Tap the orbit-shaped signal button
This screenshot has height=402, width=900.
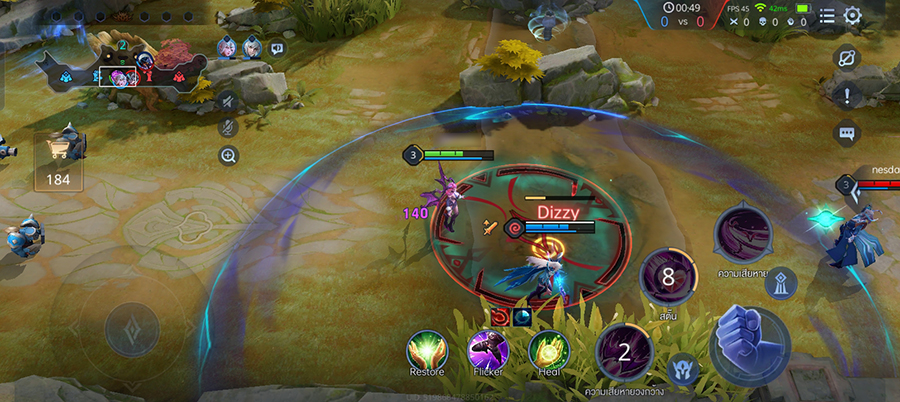(x=847, y=58)
